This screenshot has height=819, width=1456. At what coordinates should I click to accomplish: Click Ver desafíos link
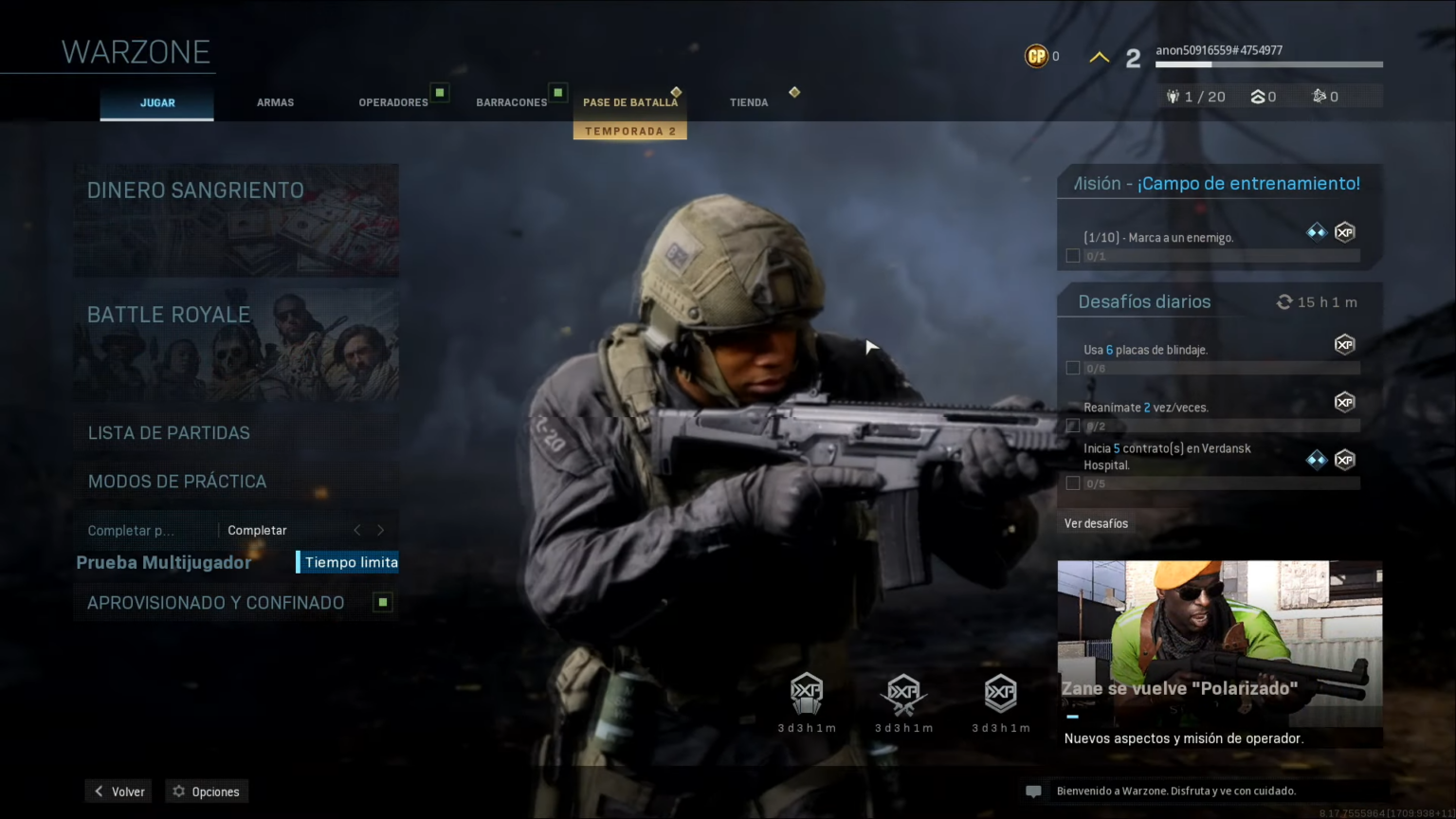1097,523
